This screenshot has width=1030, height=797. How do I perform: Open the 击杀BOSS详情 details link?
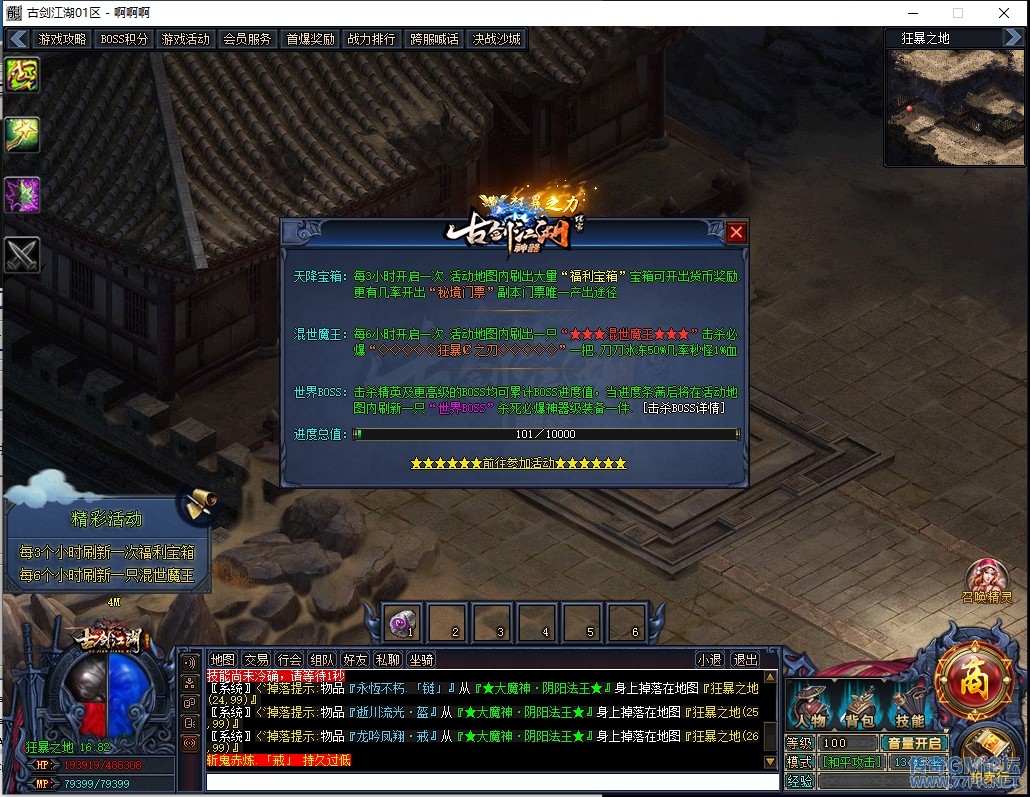684,408
